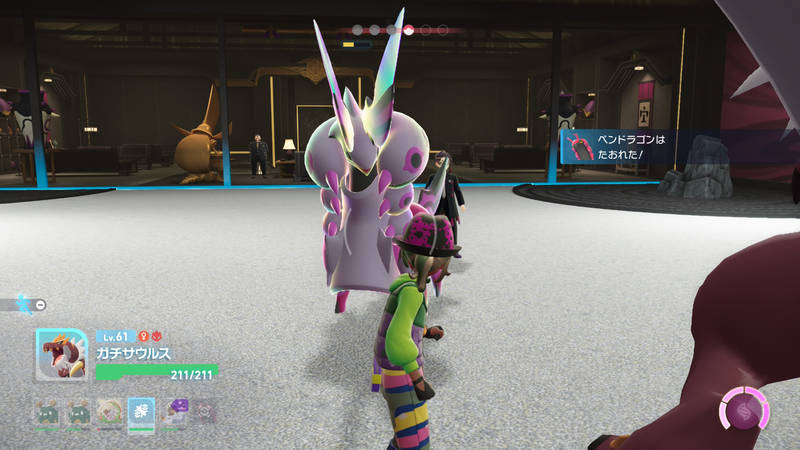
Task: Pick the cream-colored Pokémon party slot
Action: (x=109, y=411)
